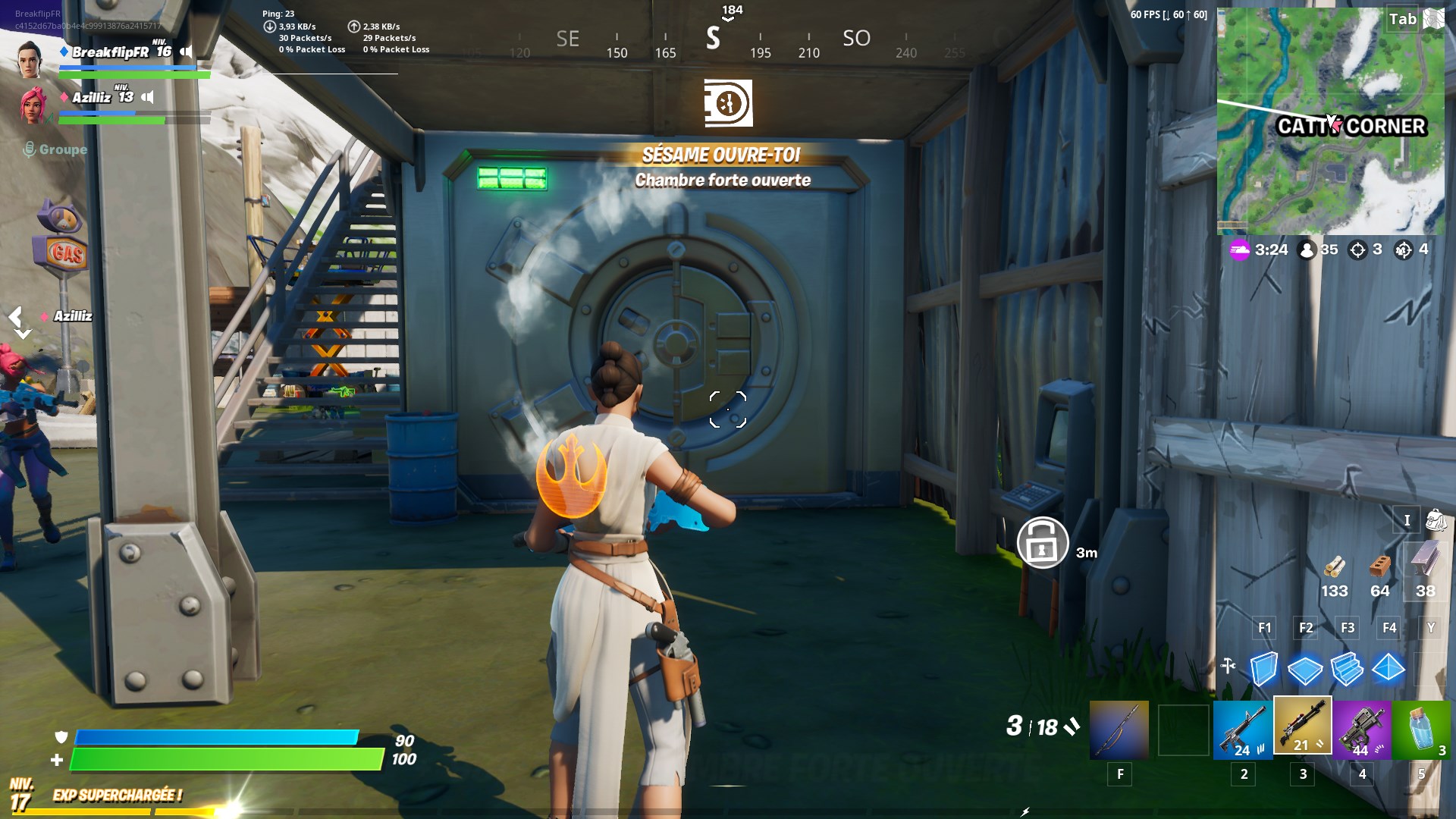Select the P90 SMG in slot 4
This screenshot has height=819, width=1456.
point(1362,730)
